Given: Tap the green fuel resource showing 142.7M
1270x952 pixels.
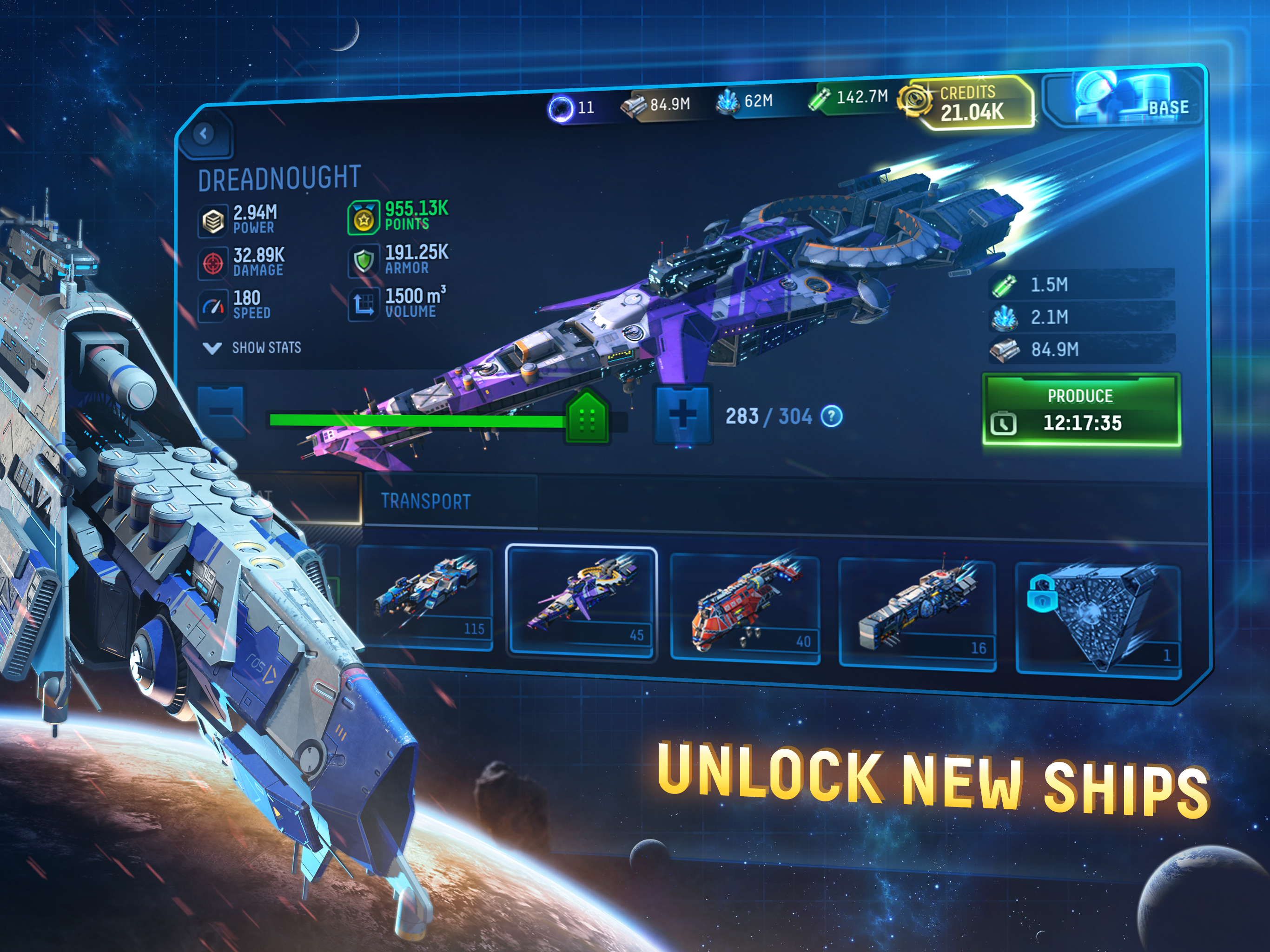Looking at the screenshot, I should pyautogui.click(x=849, y=97).
